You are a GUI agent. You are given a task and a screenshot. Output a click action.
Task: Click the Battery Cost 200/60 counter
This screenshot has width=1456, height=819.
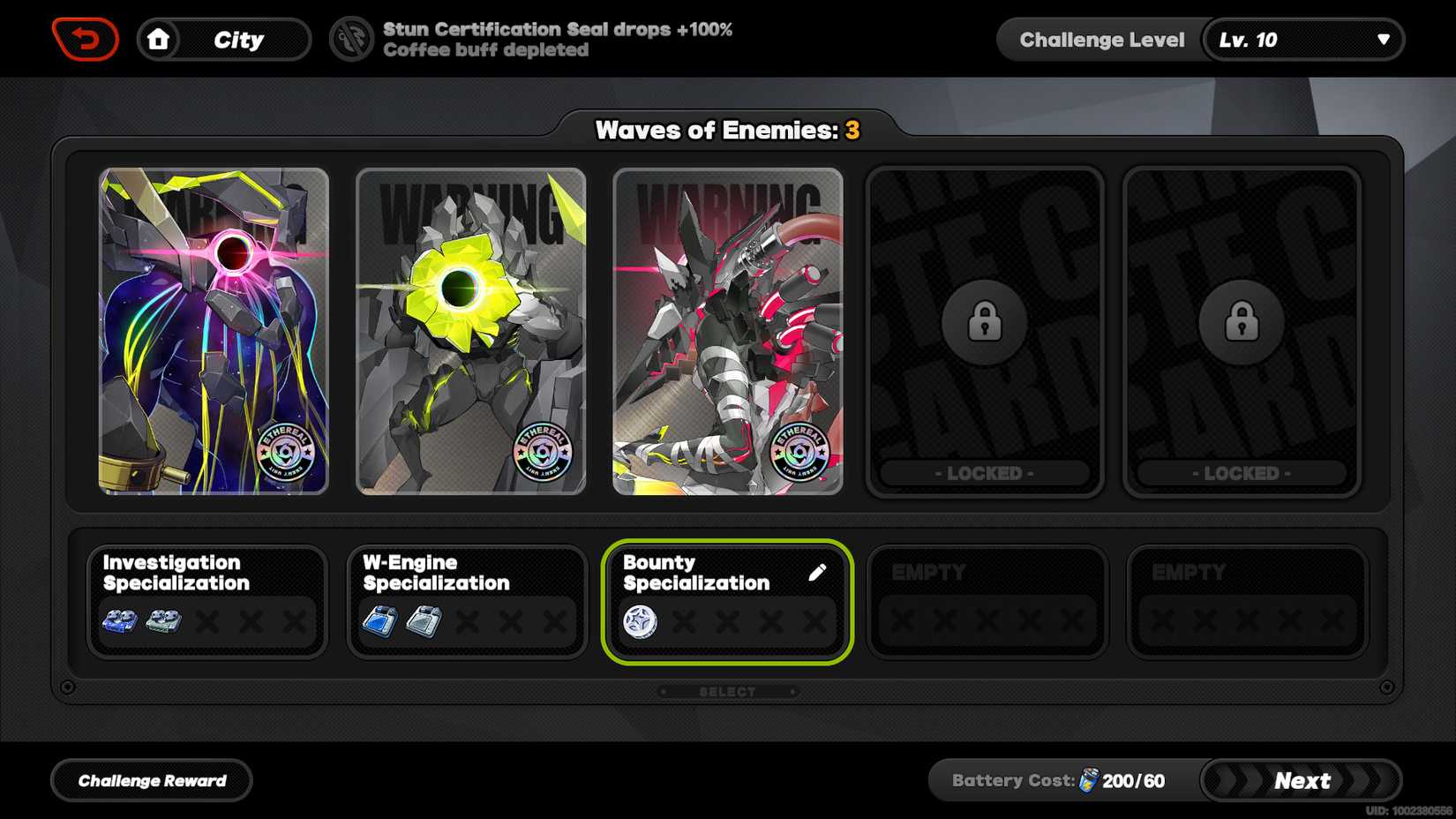[x=1132, y=780]
